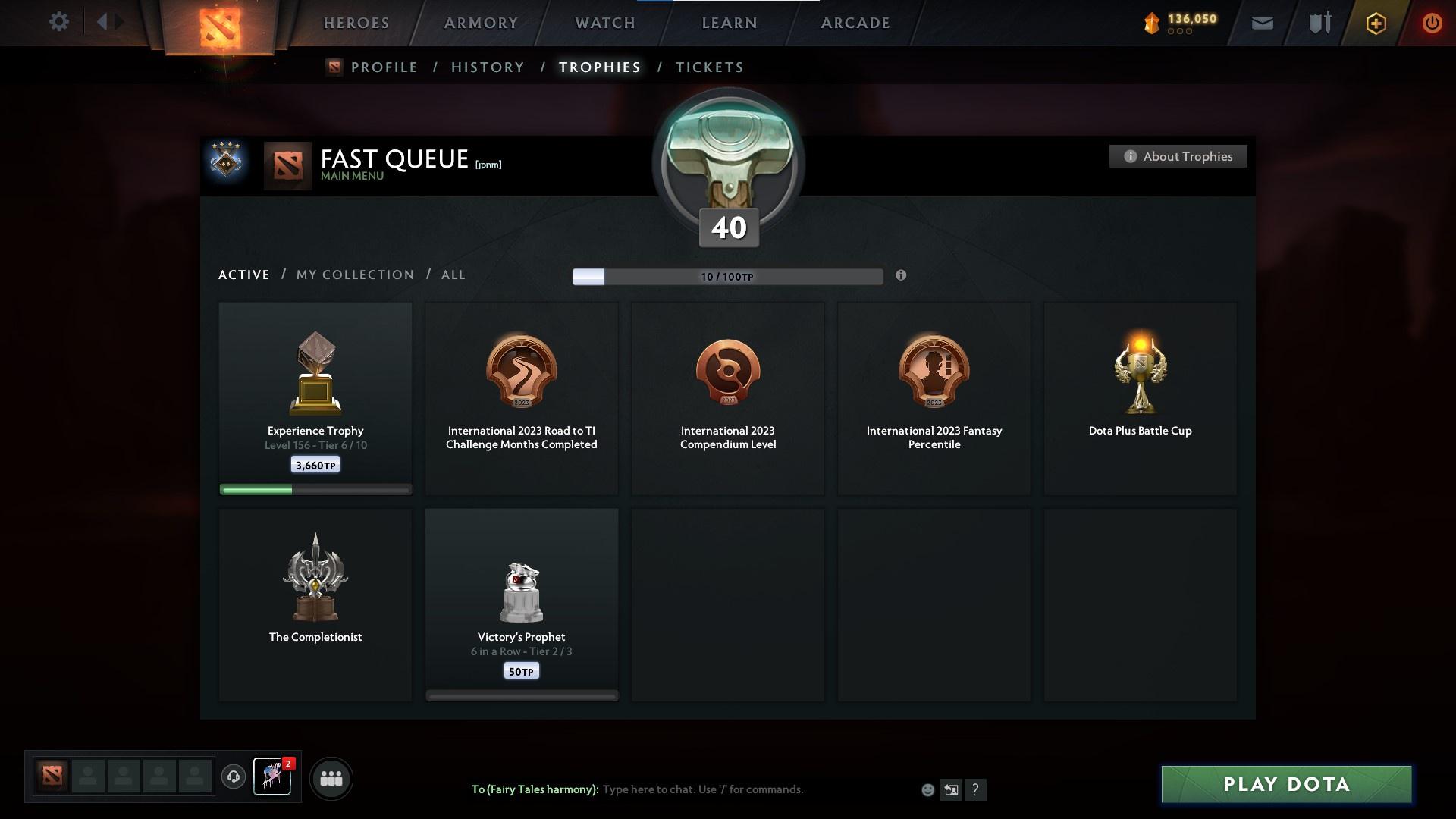The height and width of the screenshot is (819, 1456).
Task: Open the mail notifications icon
Action: (x=1263, y=23)
